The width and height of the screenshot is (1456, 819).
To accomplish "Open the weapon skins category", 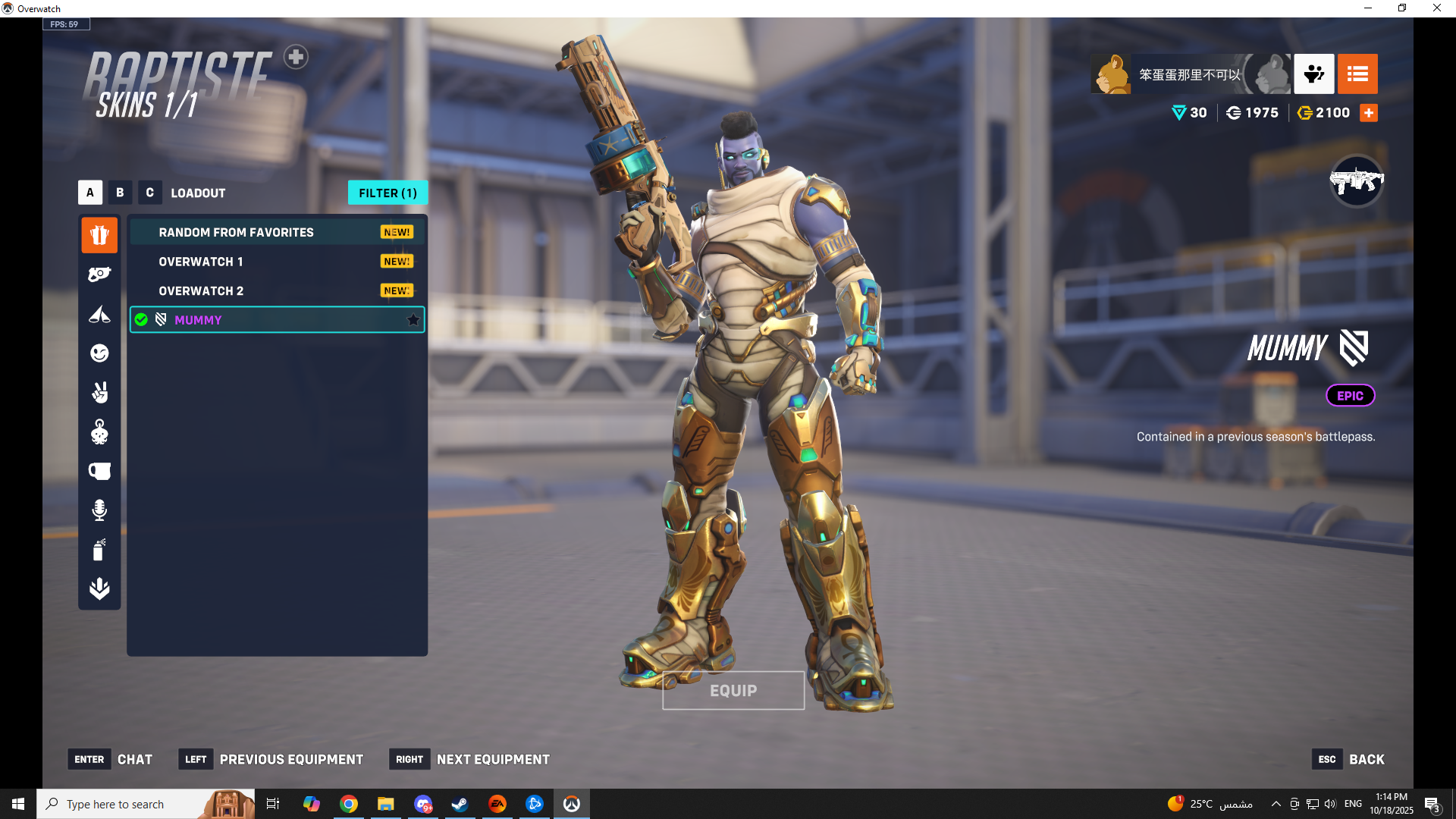I will (x=99, y=275).
